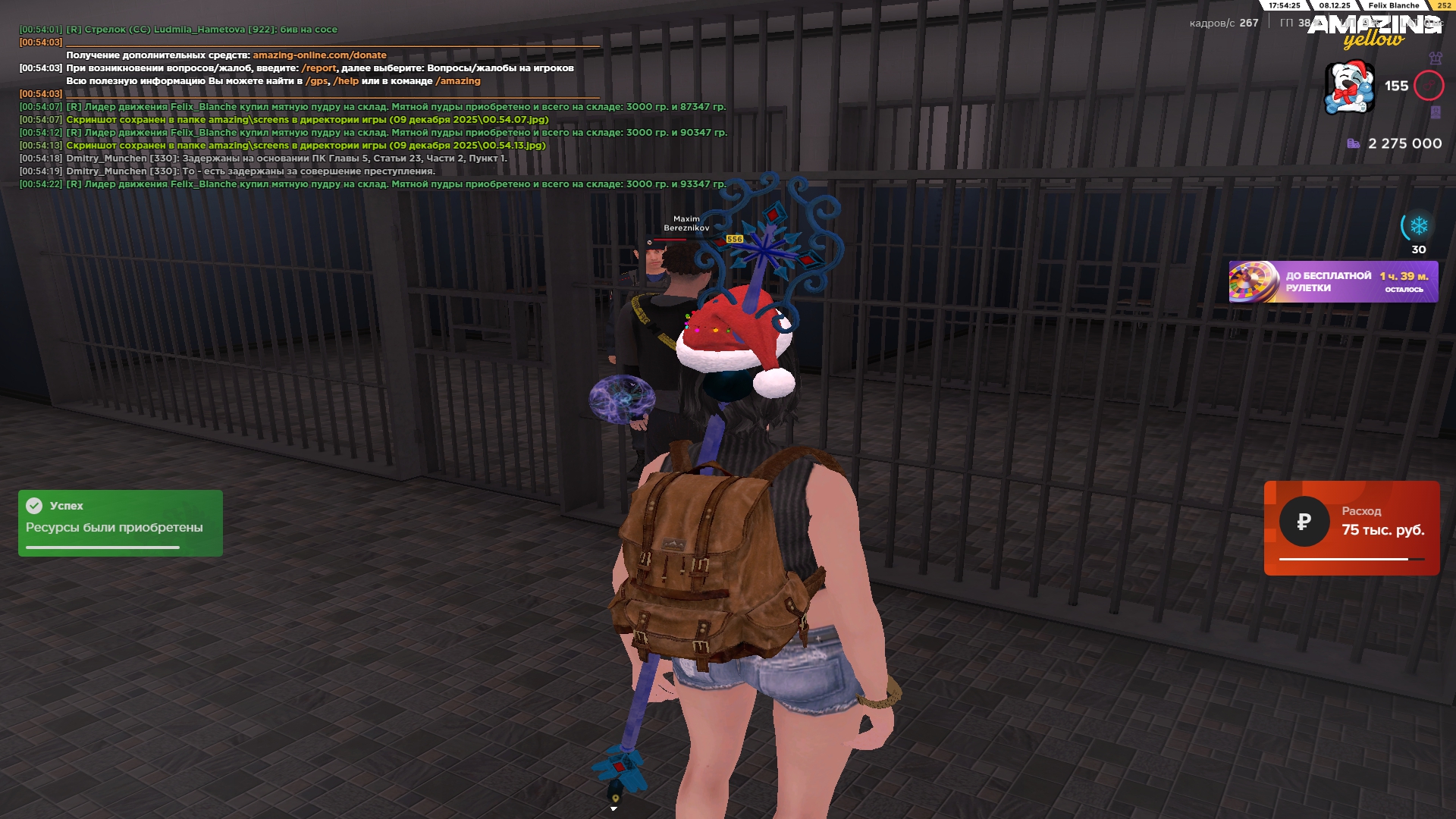Click the /report command in chat

coord(318,68)
